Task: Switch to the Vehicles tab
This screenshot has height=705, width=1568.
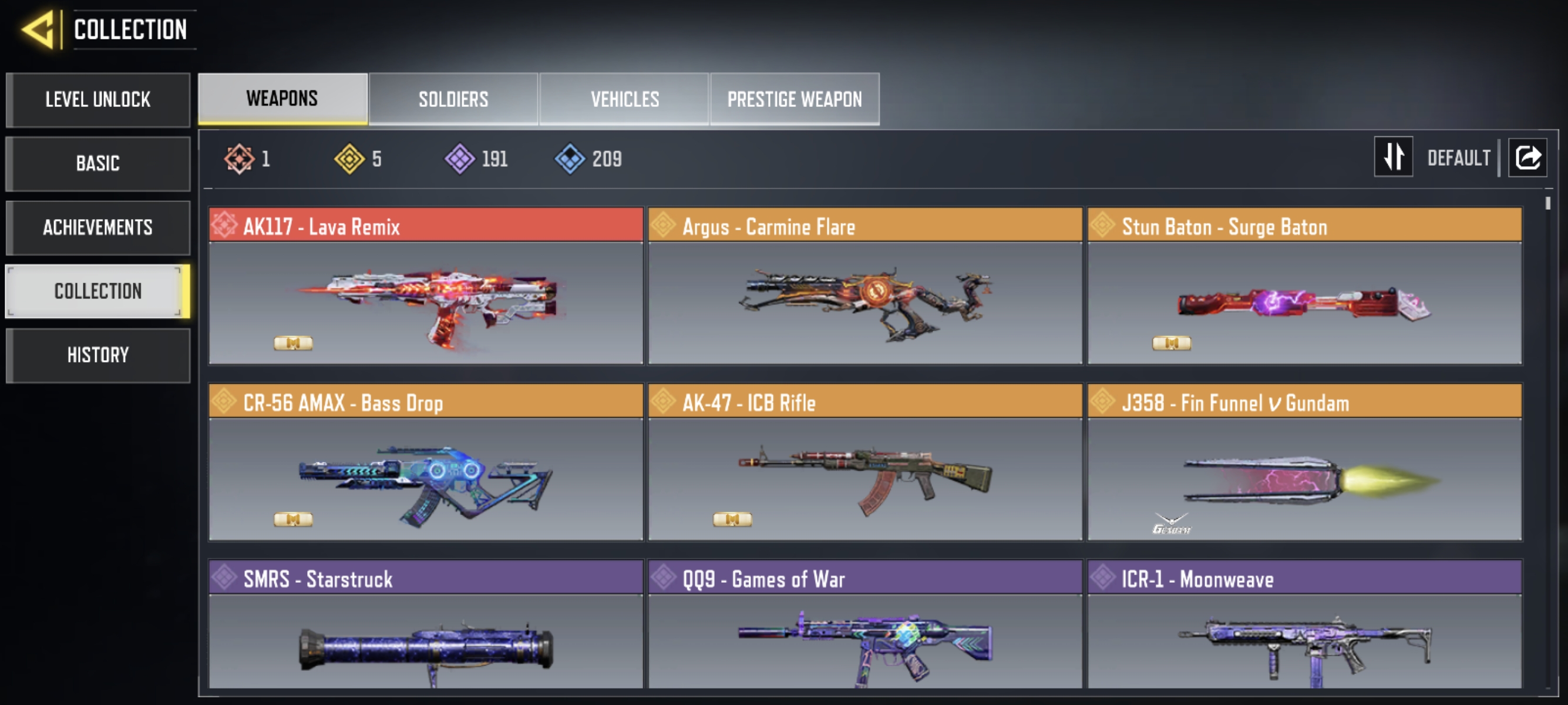Action: [624, 99]
